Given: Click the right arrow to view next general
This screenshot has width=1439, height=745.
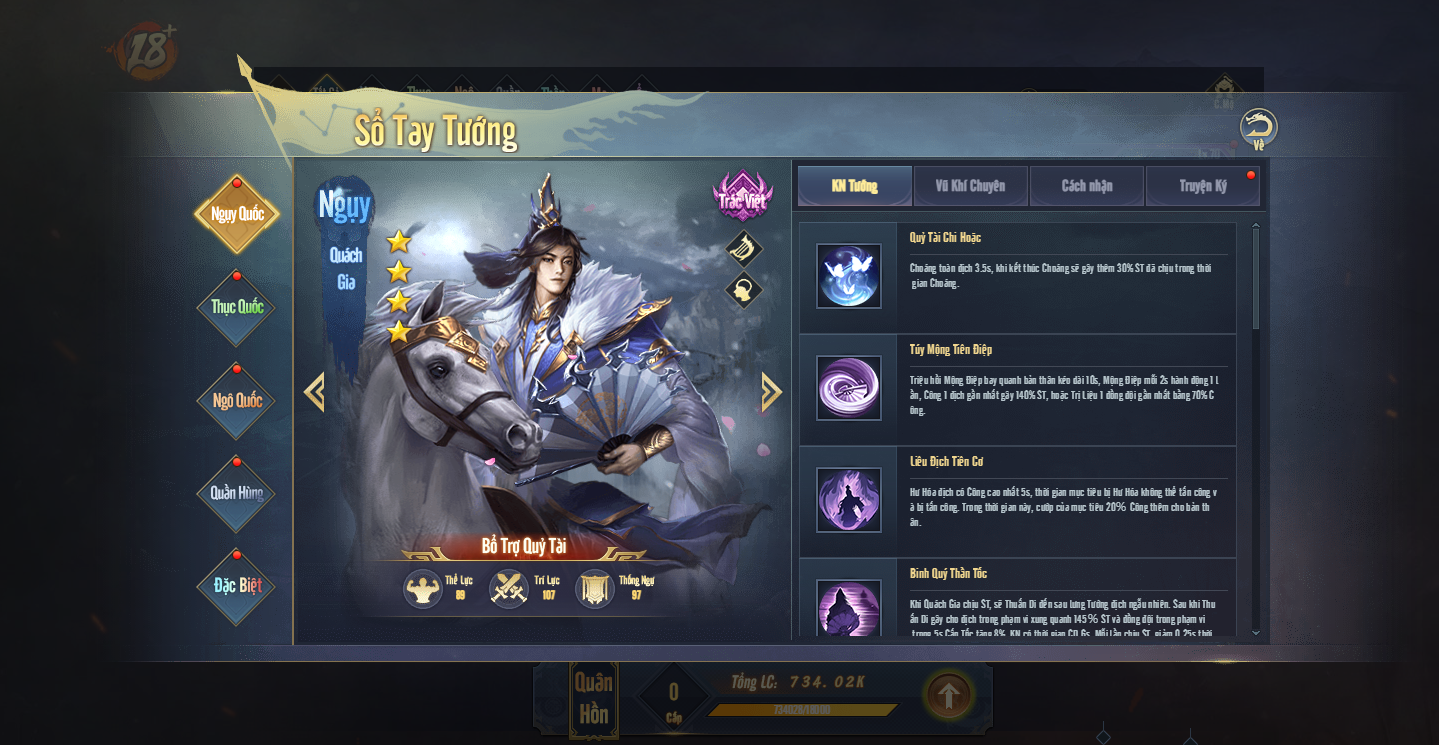Looking at the screenshot, I should click(771, 392).
